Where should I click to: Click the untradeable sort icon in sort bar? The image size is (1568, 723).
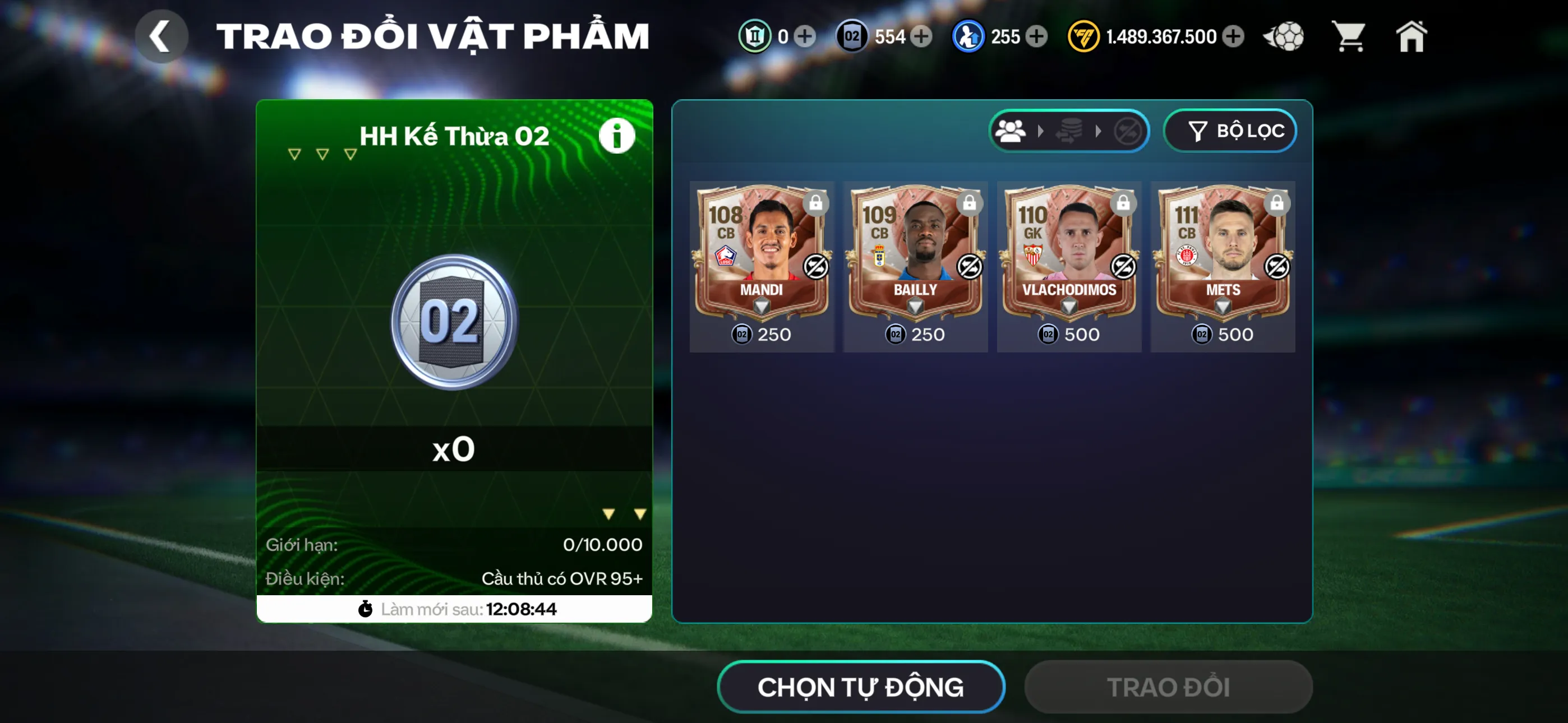click(x=1128, y=131)
